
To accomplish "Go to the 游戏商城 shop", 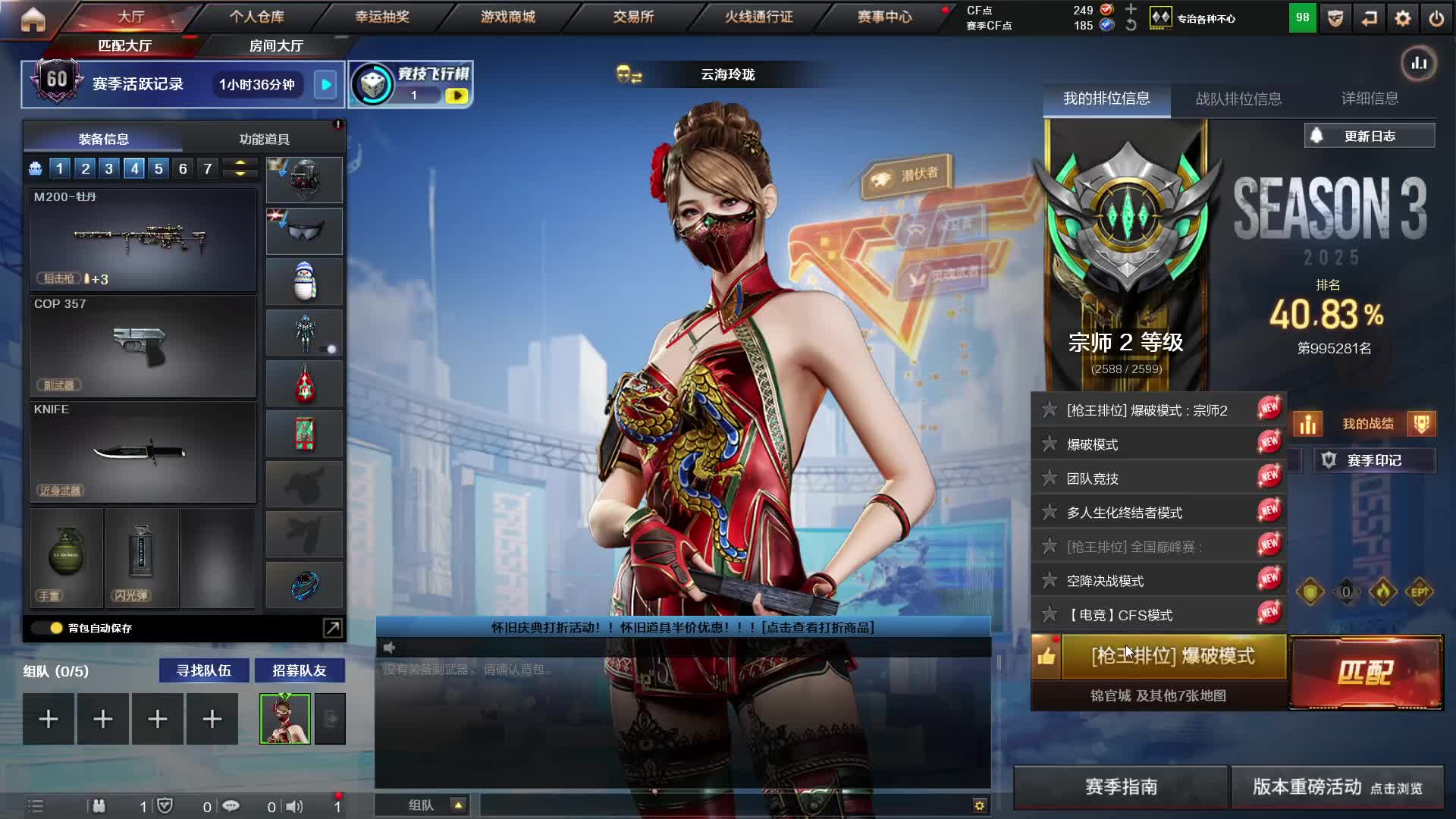I will coord(507,17).
